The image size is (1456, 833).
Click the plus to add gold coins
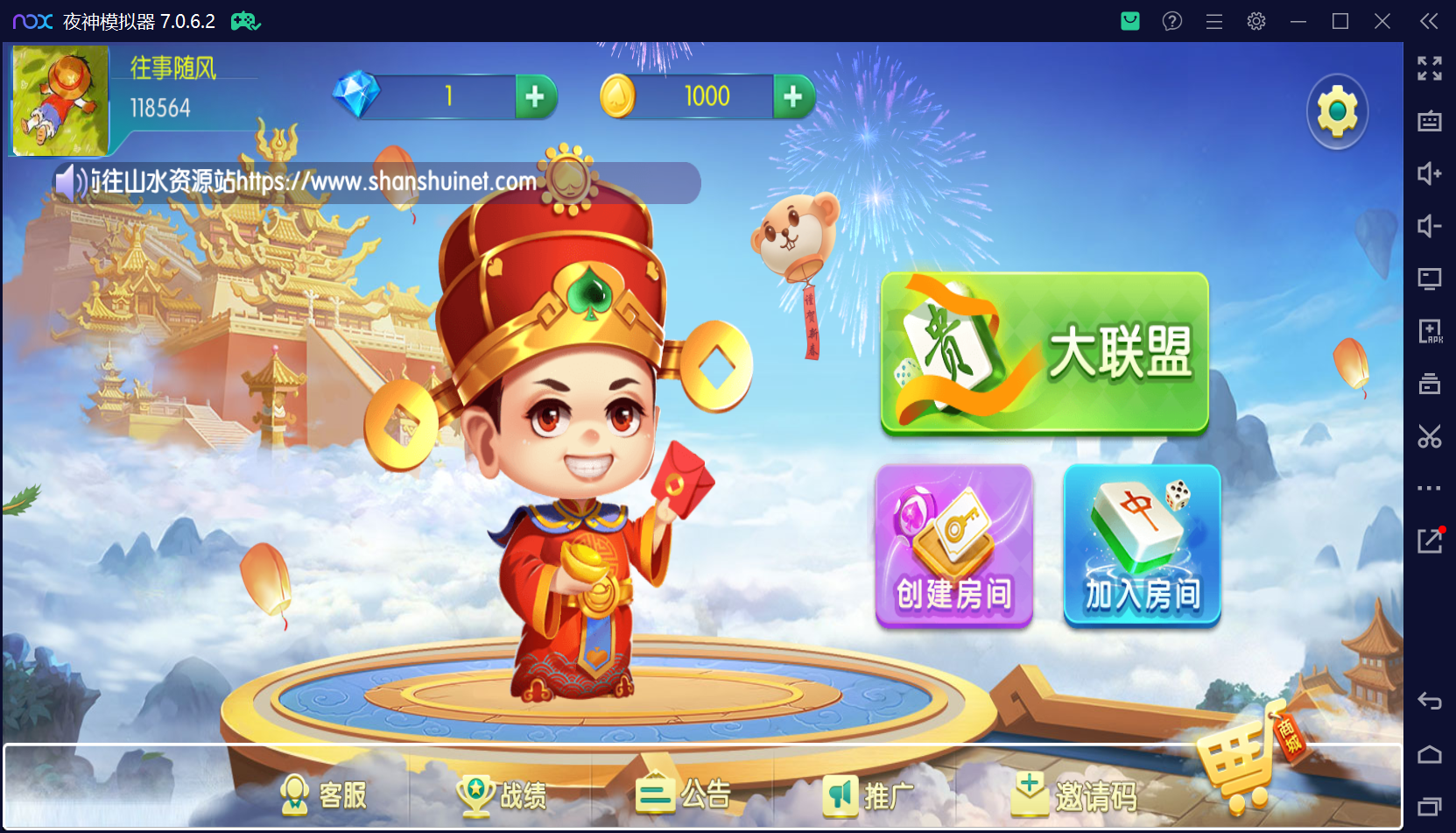[795, 96]
